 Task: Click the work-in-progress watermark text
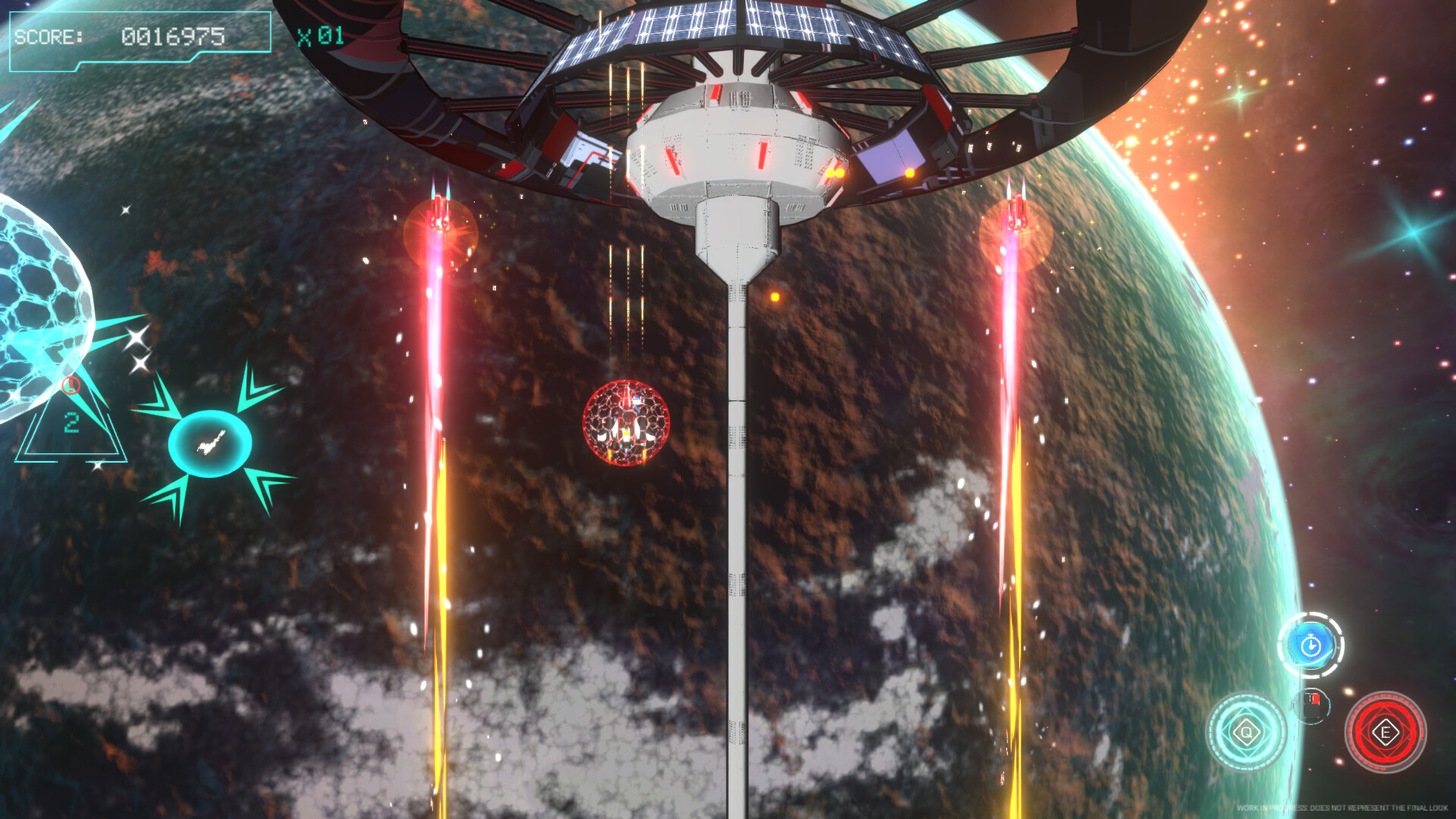[1343, 807]
